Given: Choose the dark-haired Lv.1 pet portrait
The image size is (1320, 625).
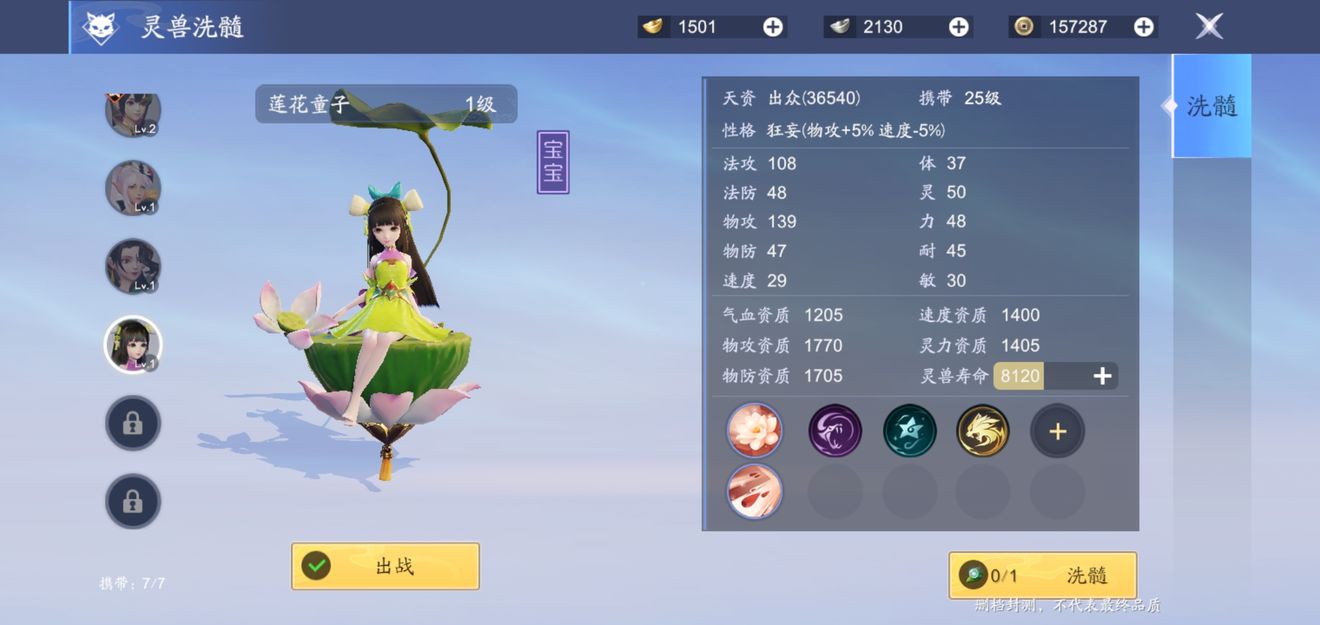Looking at the screenshot, I should pos(133,266).
